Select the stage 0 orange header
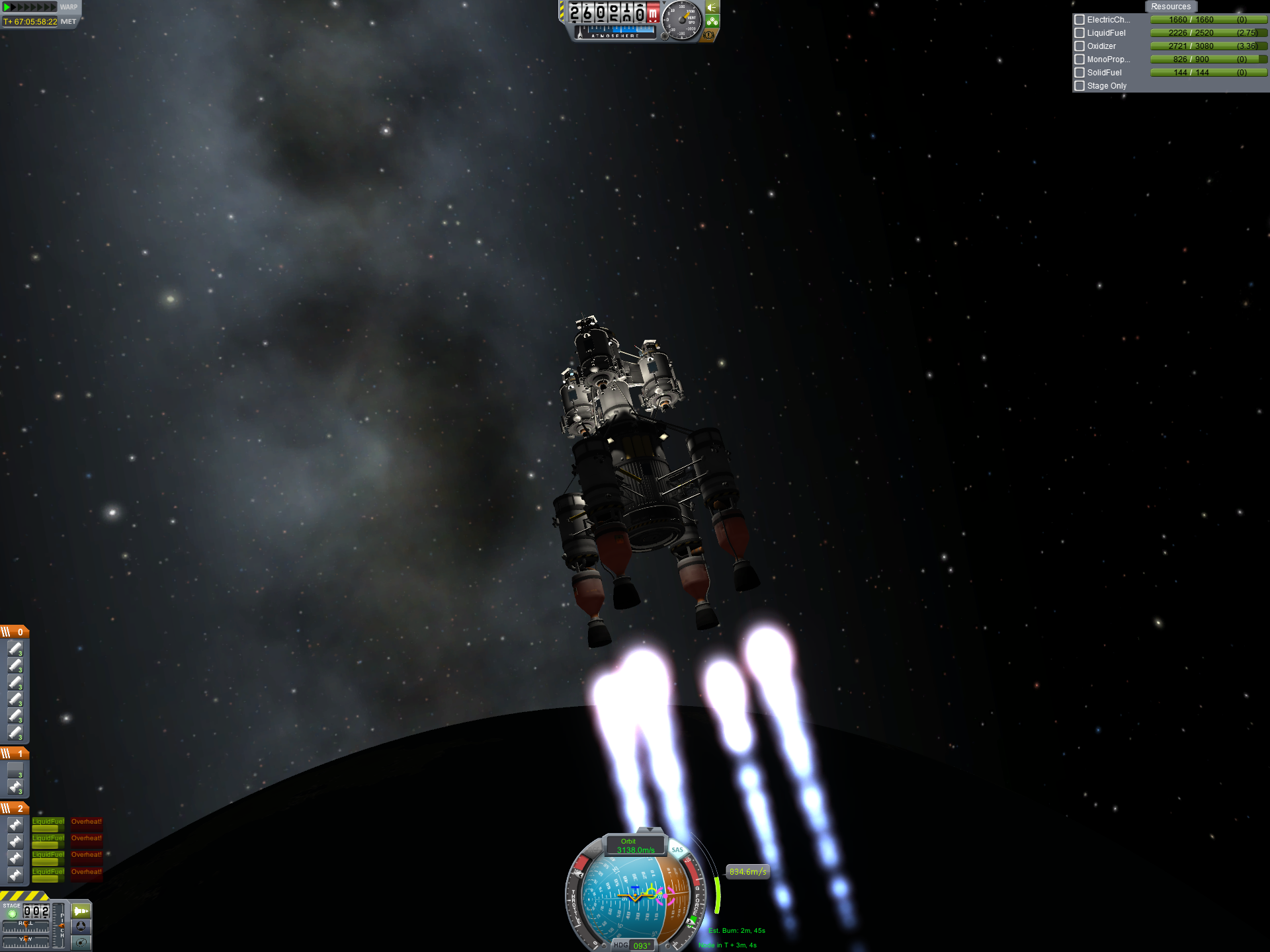This screenshot has height=952, width=1270. (15, 632)
